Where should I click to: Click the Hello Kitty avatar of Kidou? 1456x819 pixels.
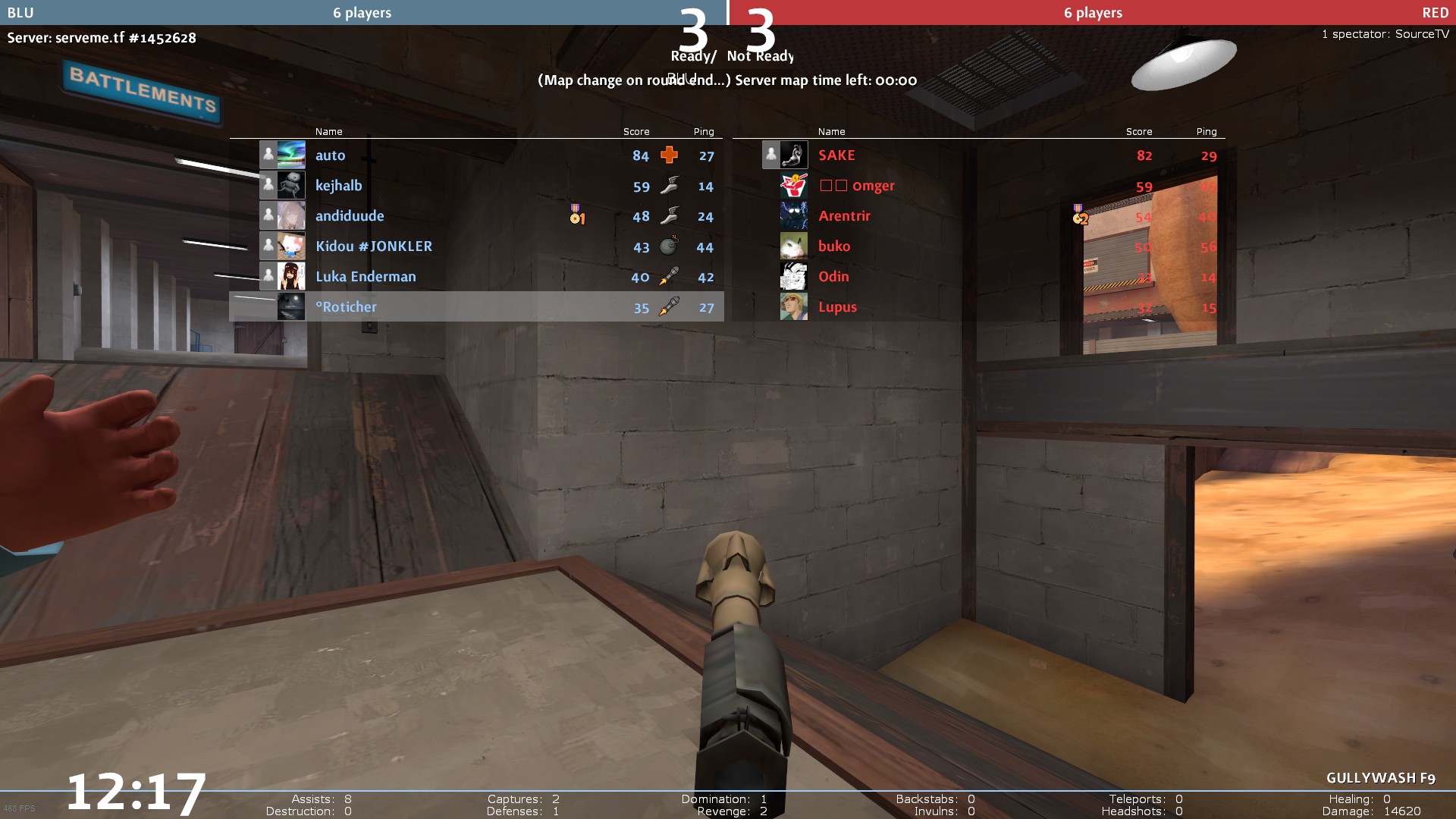(291, 246)
